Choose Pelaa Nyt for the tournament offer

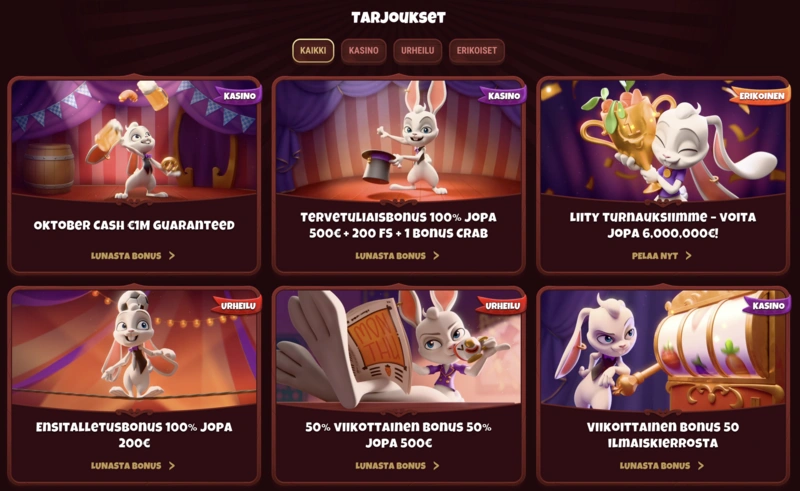coord(662,255)
